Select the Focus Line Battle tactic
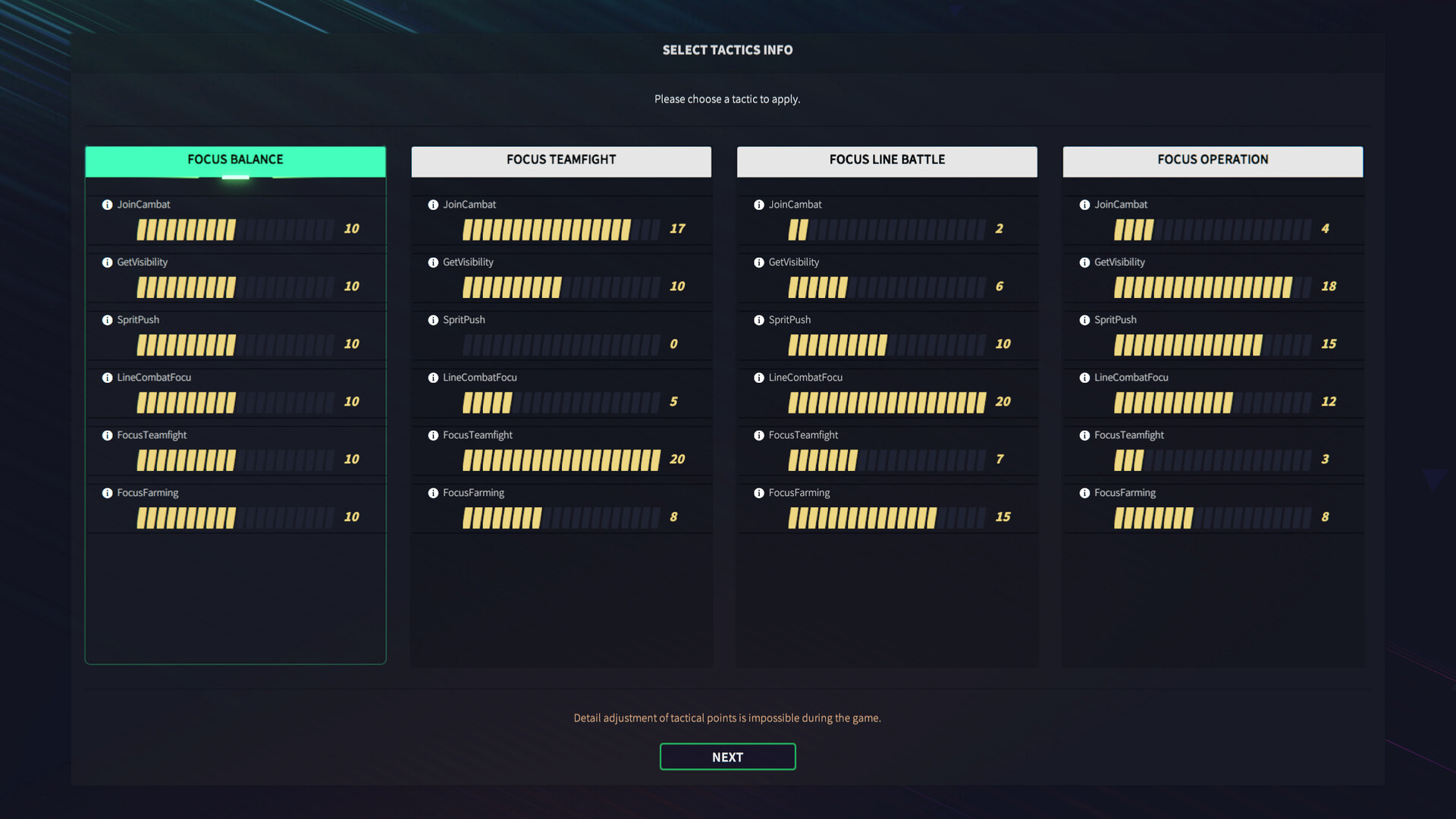1456x819 pixels. pos(886,160)
